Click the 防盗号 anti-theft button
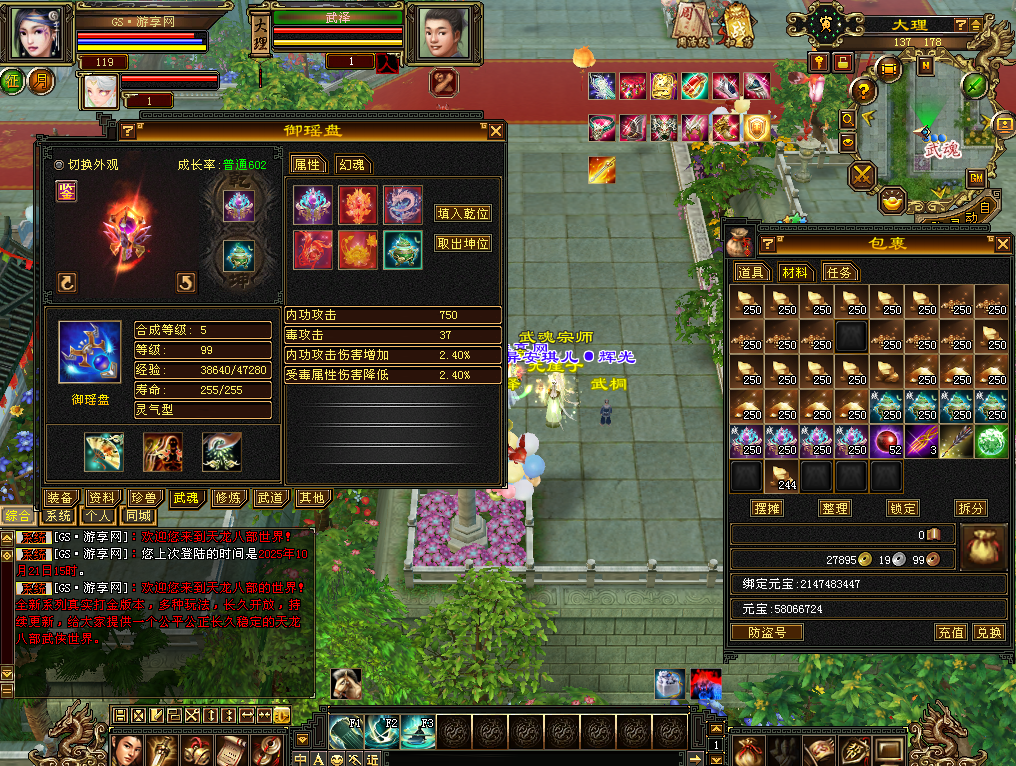Screen dimensions: 1016x766 pos(767,632)
